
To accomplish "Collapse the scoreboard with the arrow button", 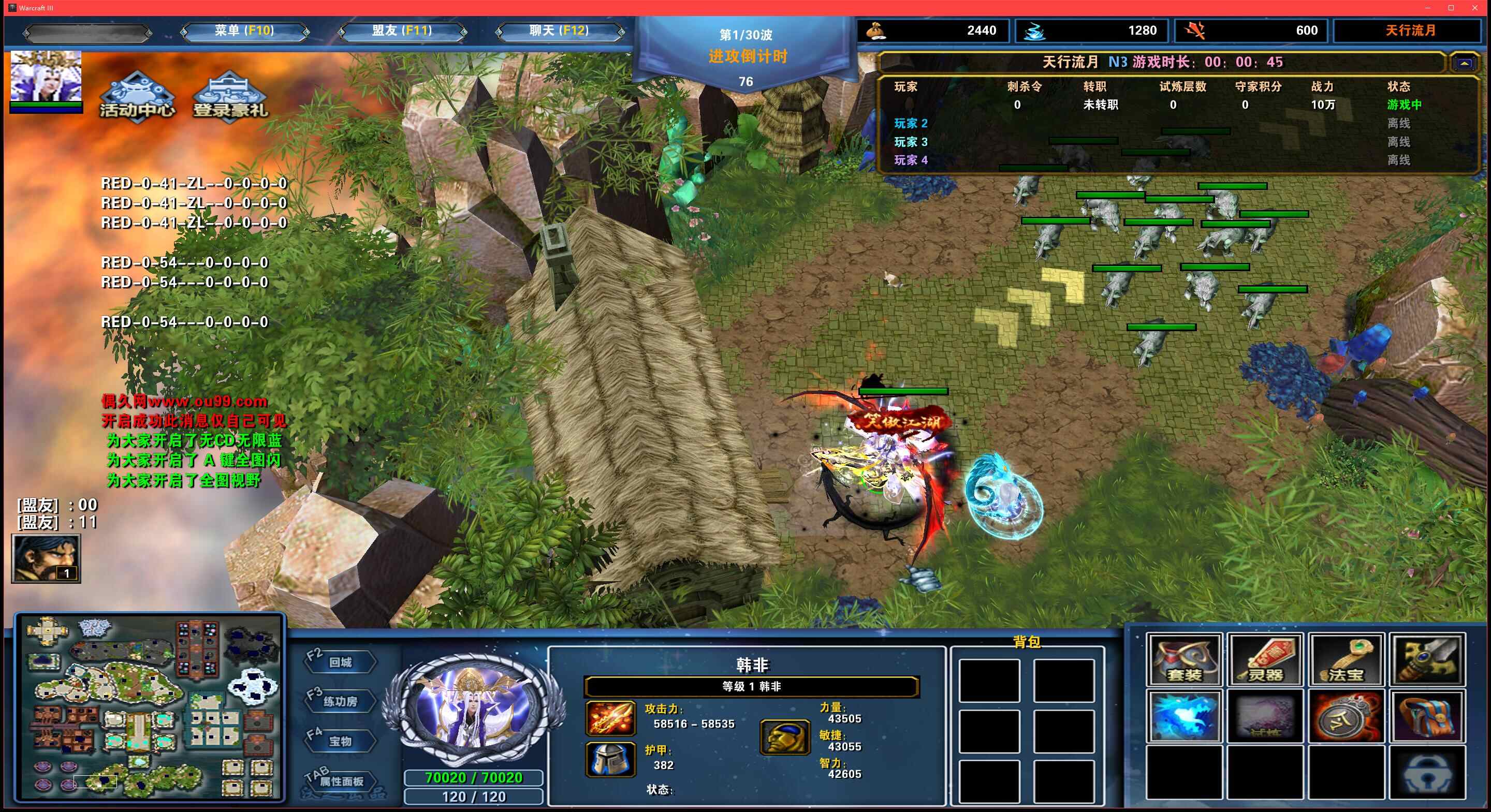I will click(x=1464, y=63).
